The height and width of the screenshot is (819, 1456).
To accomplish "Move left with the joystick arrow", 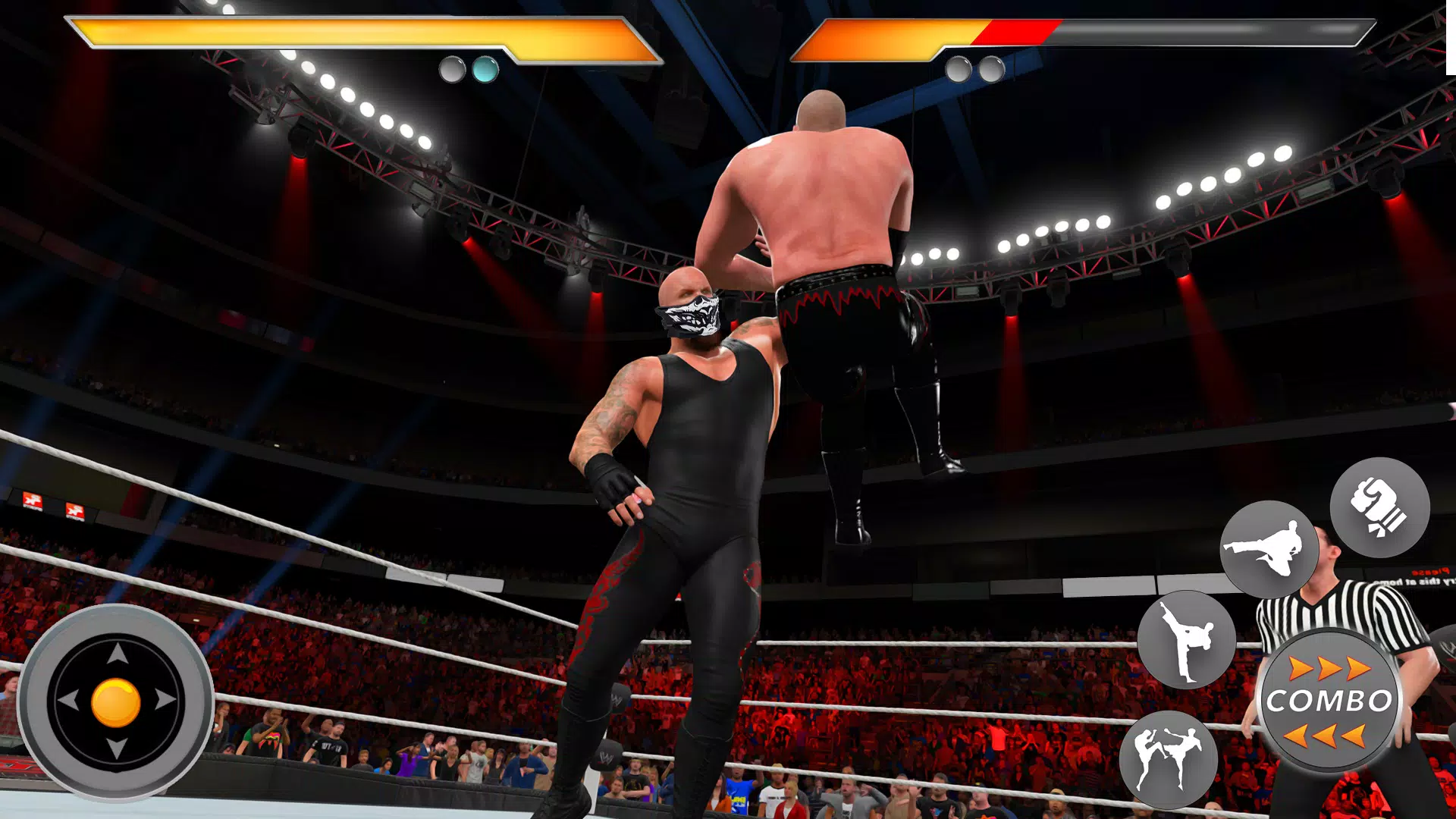I will 68,701.
